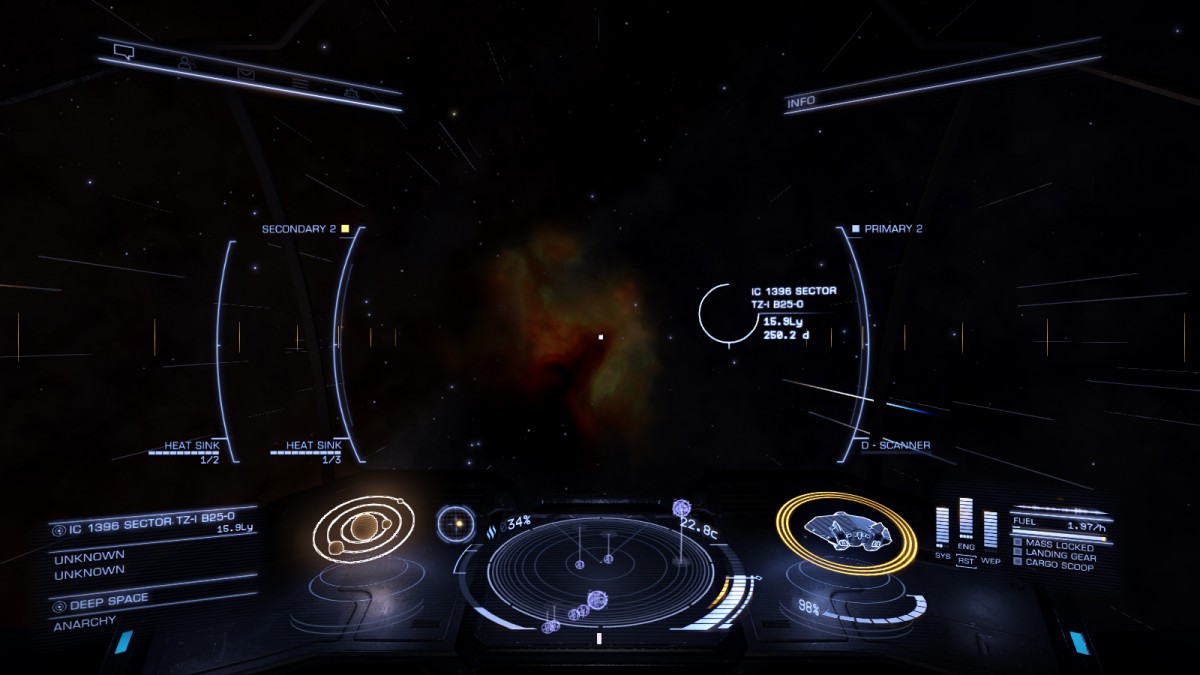Viewport: 1200px width, 675px height.
Task: Toggle the LANDING GEAR indicator
Action: click(1057, 556)
